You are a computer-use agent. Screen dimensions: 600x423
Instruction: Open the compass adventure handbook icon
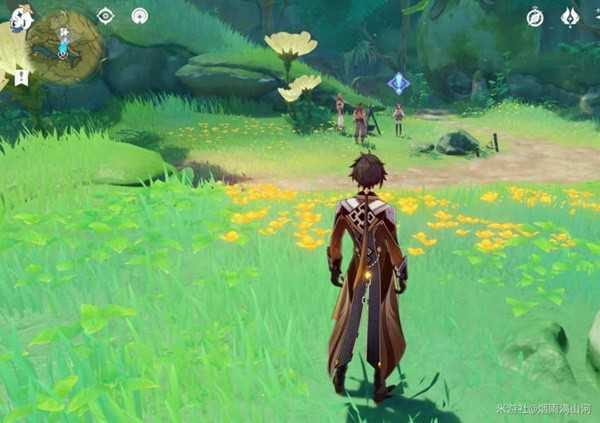(535, 17)
